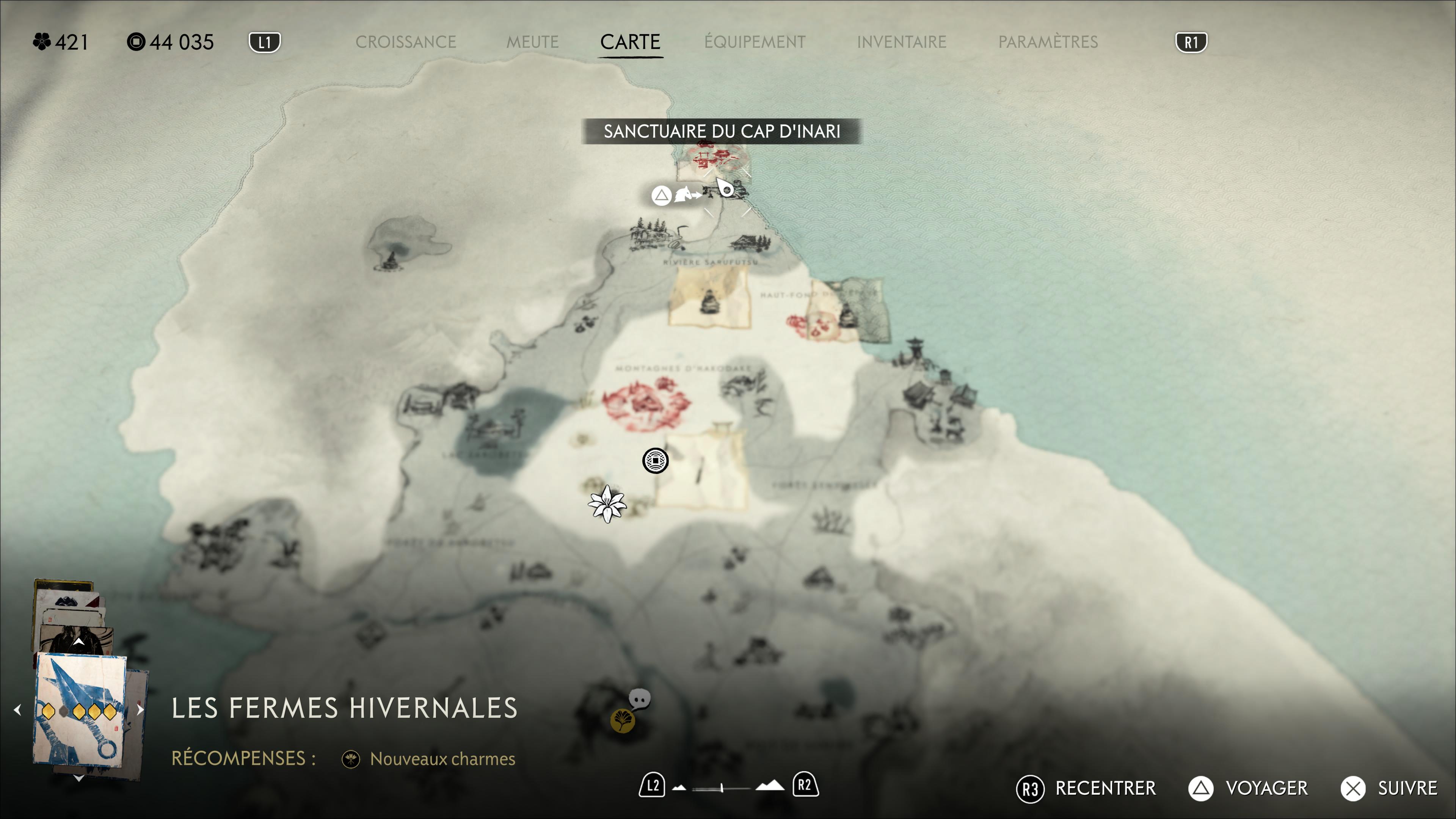
Task: Cycle to the previous quest card with left arrow
Action: pos(17,709)
